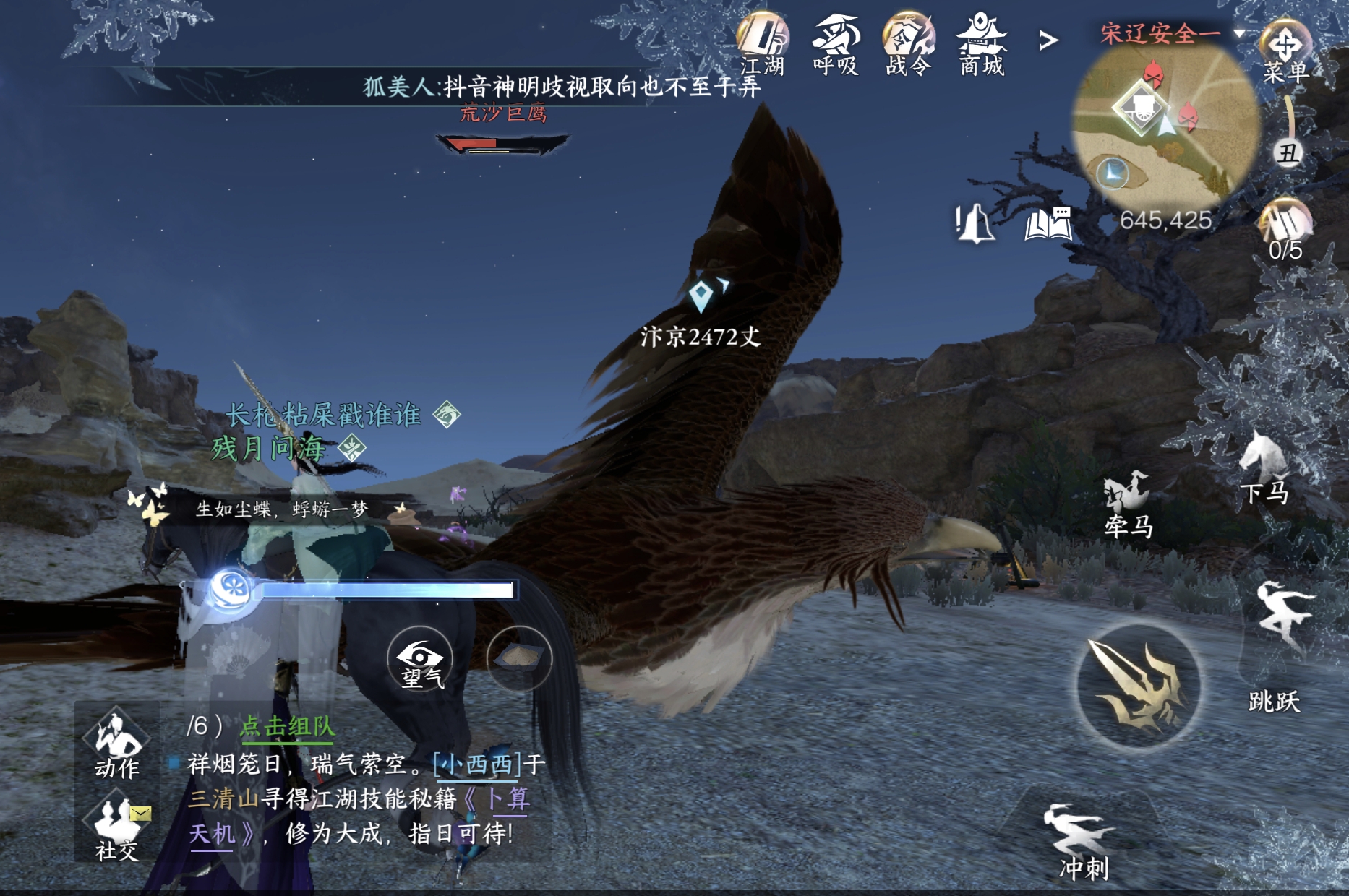Open the 商城 shop

pyautogui.click(x=981, y=42)
